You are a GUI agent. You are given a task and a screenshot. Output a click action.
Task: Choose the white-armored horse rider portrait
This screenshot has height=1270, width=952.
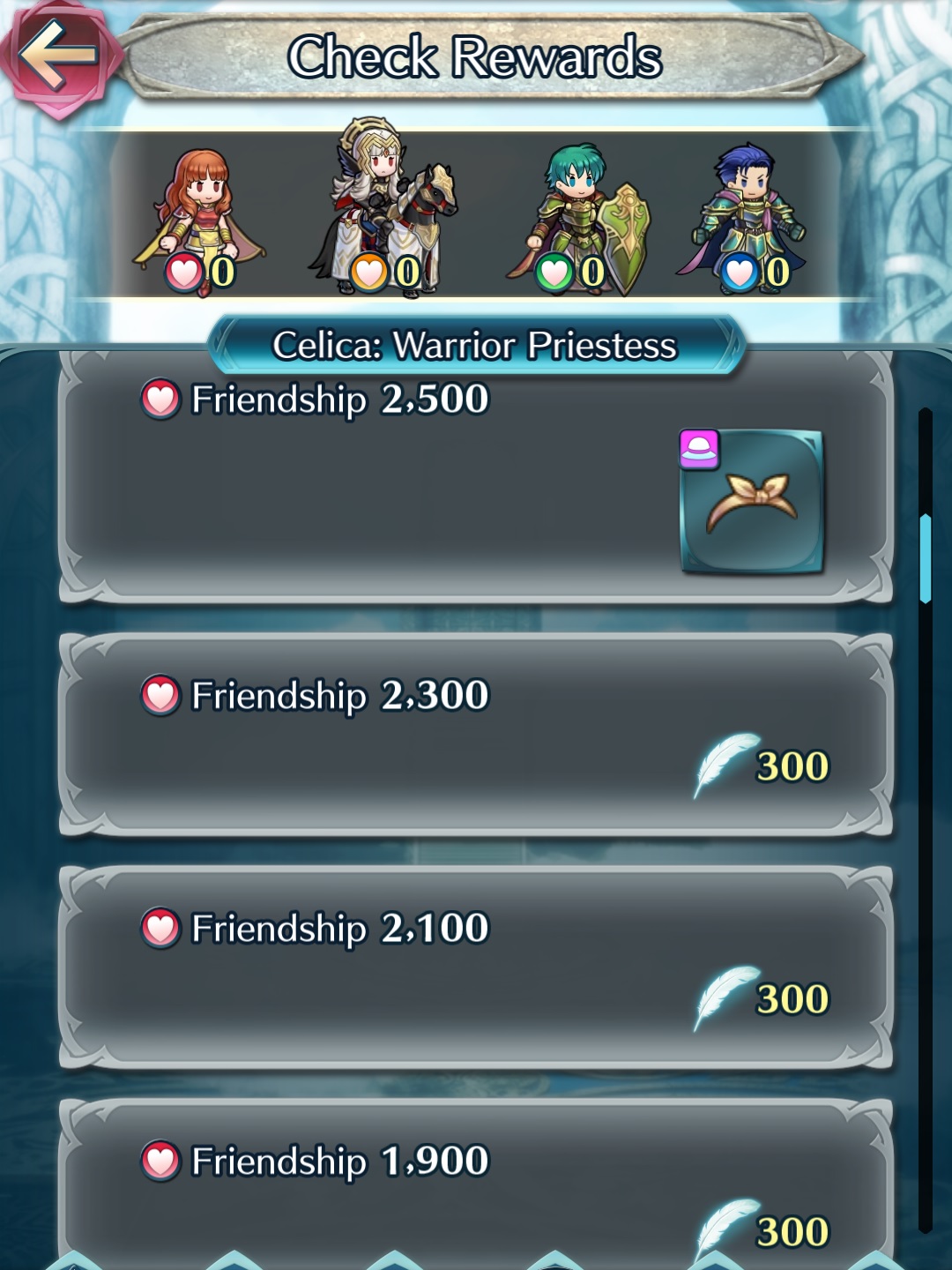pyautogui.click(x=384, y=212)
